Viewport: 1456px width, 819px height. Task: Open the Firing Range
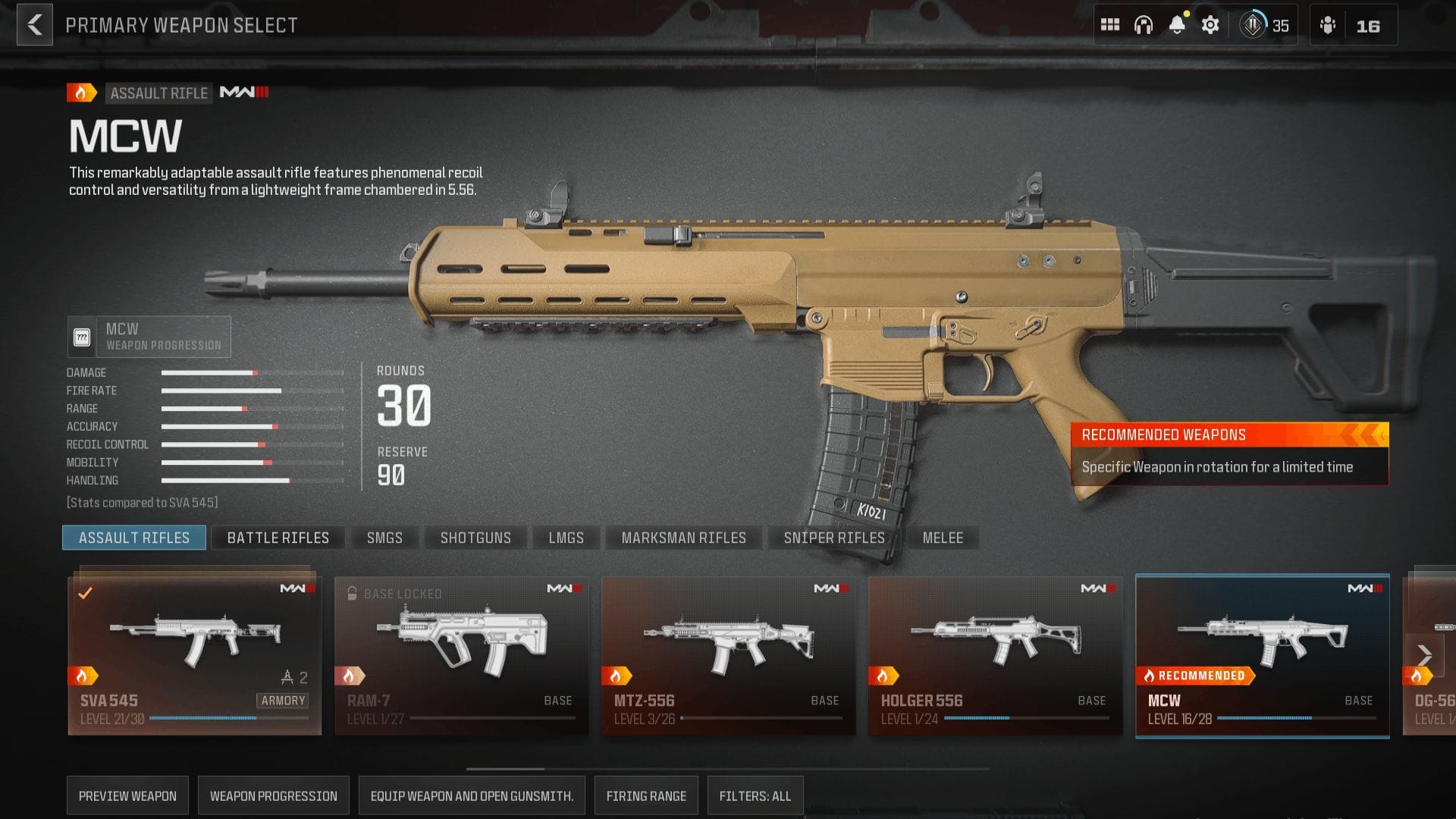pos(646,795)
